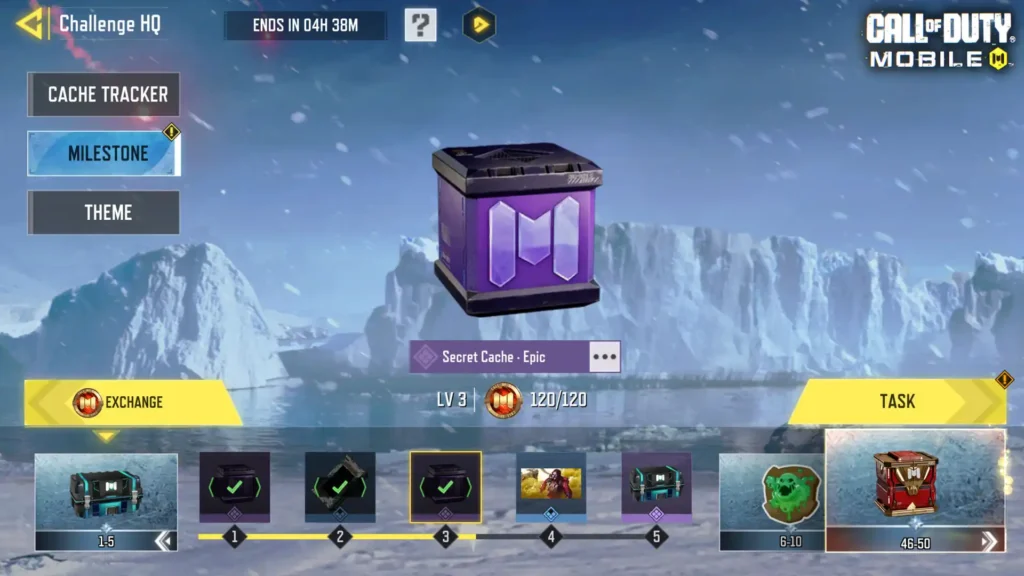Choose milestone level 2 reward
This screenshot has width=1024, height=576.
[x=340, y=487]
